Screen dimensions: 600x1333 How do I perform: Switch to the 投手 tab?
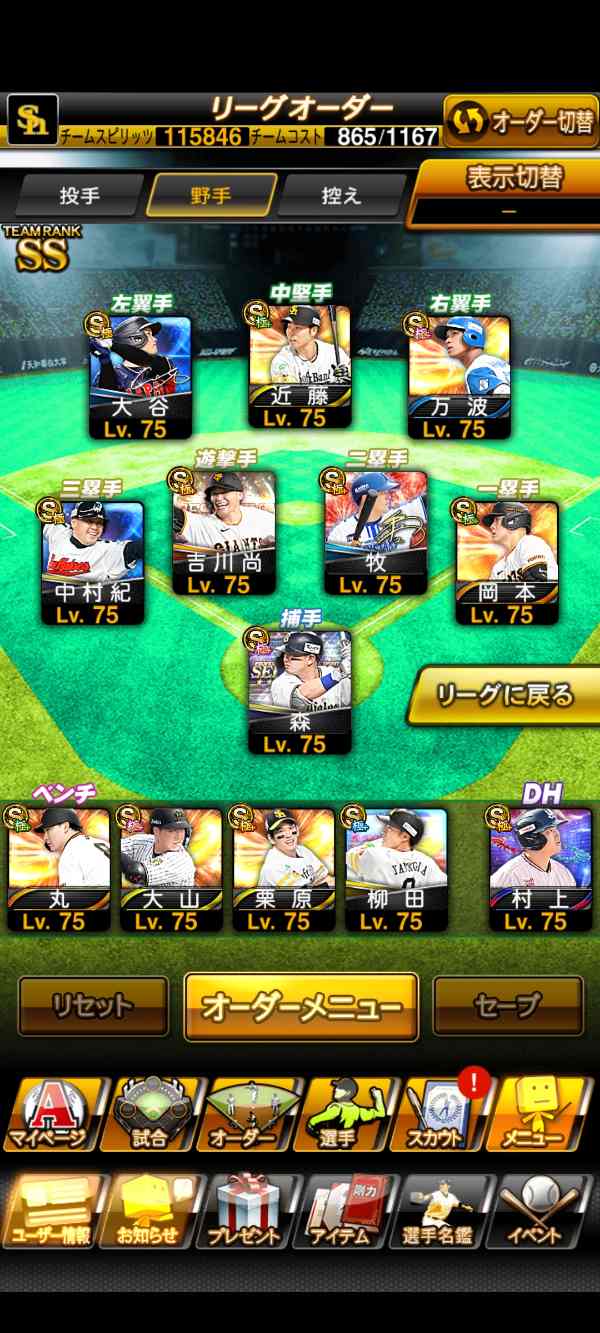(x=80, y=195)
